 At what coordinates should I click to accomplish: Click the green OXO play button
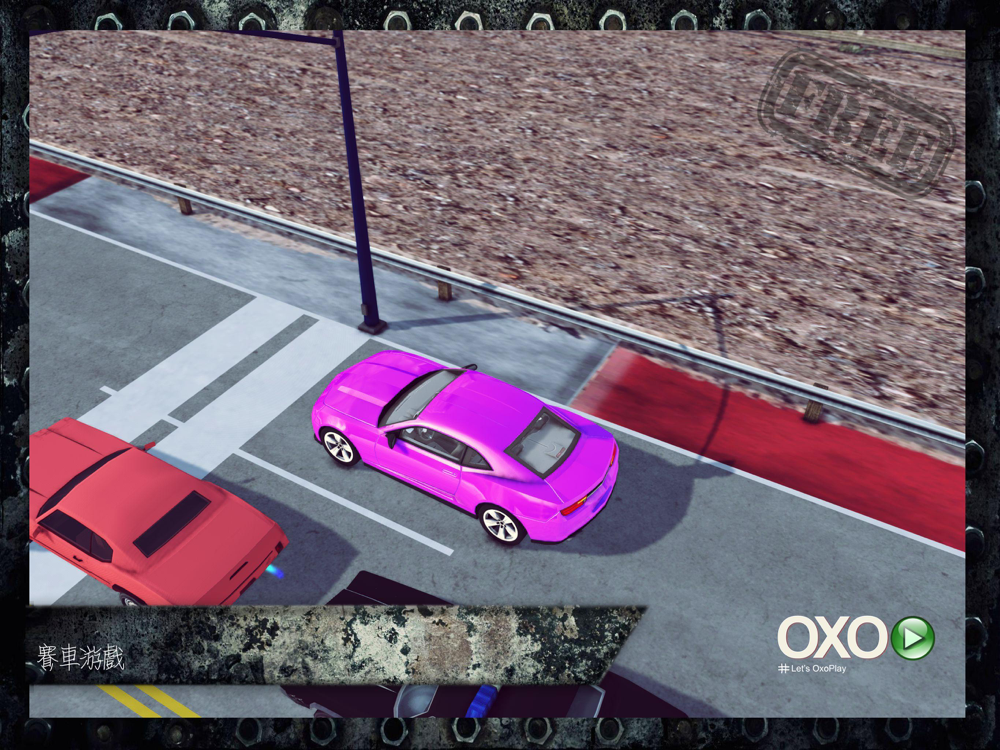point(912,638)
